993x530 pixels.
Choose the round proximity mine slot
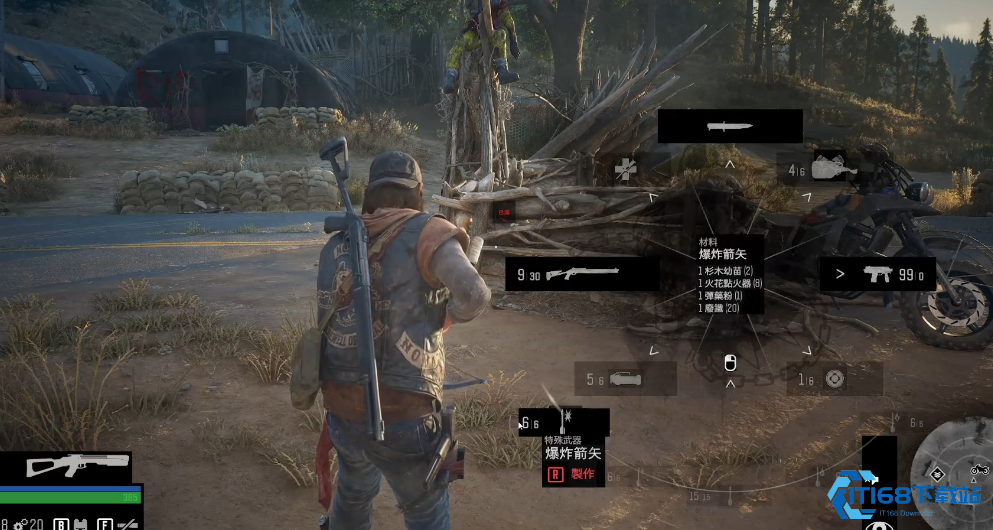click(x=834, y=378)
